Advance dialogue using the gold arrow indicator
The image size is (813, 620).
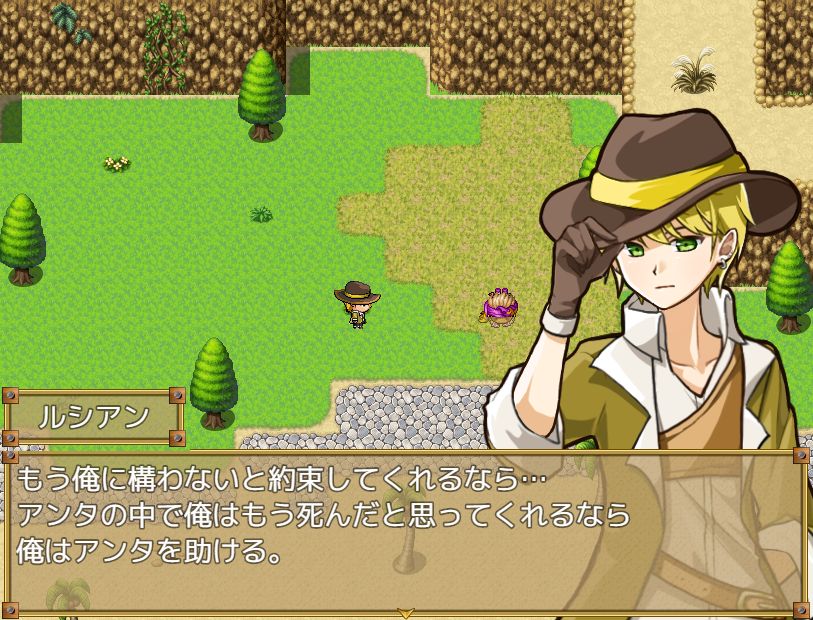point(406,612)
